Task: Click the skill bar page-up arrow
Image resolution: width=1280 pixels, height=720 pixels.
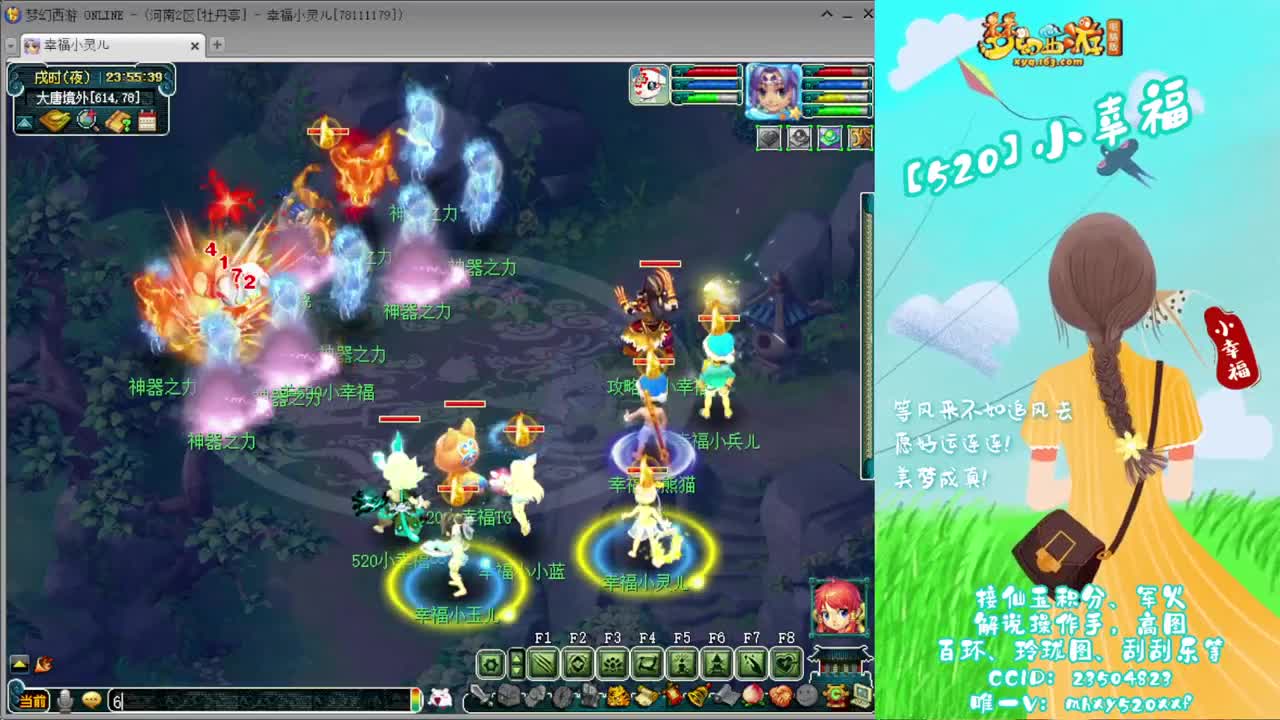Action: coord(517,658)
